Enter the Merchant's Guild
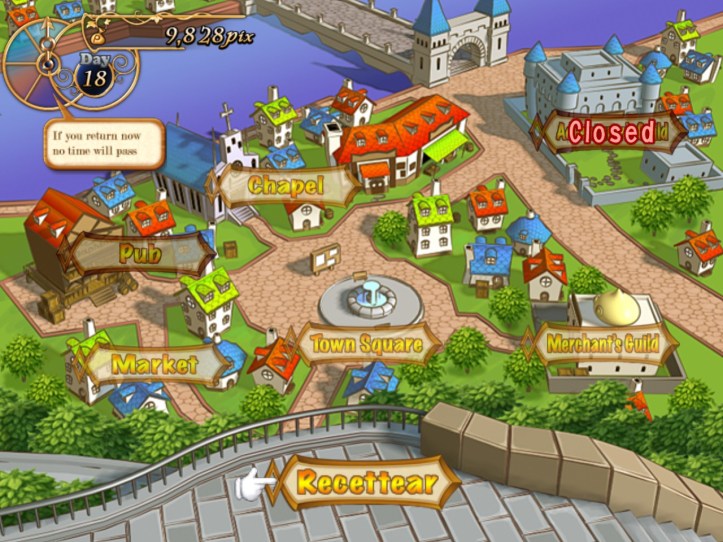The height and width of the screenshot is (542, 723). (601, 345)
